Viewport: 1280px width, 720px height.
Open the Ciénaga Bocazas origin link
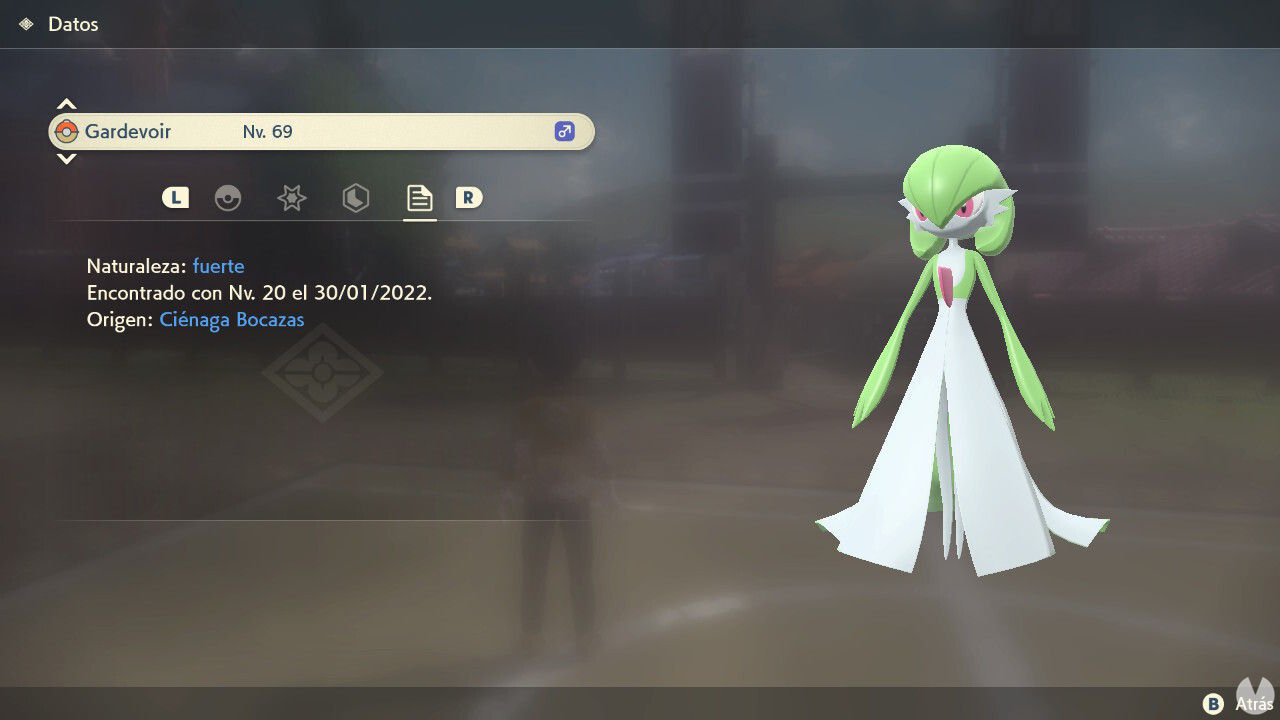point(231,319)
